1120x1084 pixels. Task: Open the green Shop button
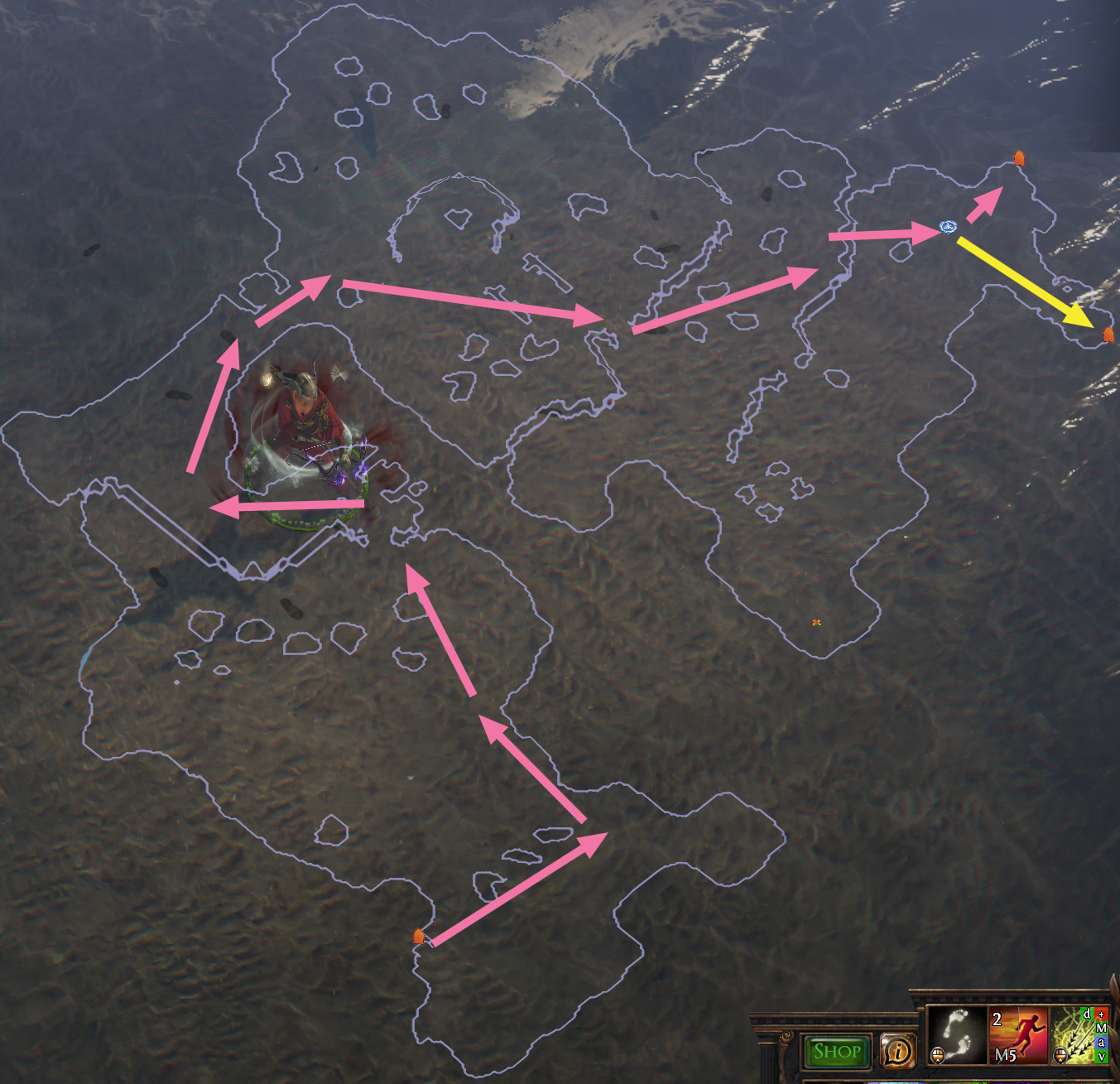[837, 1052]
